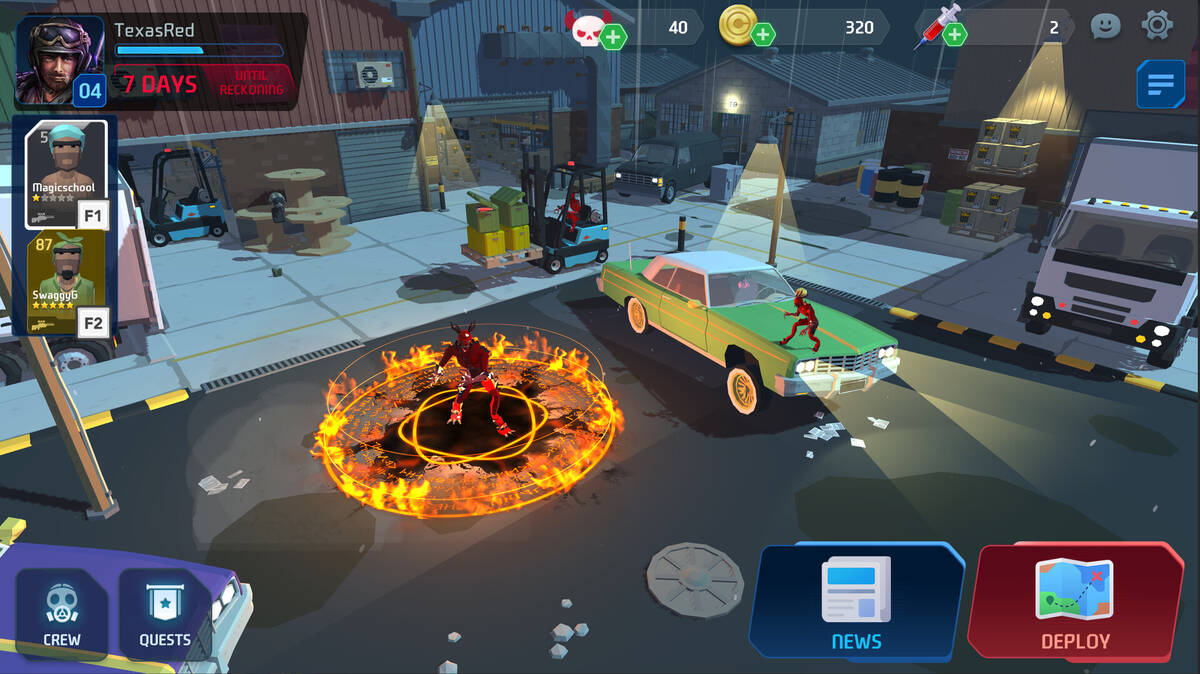
Task: Add more skull currency with the plus button
Action: tap(614, 37)
